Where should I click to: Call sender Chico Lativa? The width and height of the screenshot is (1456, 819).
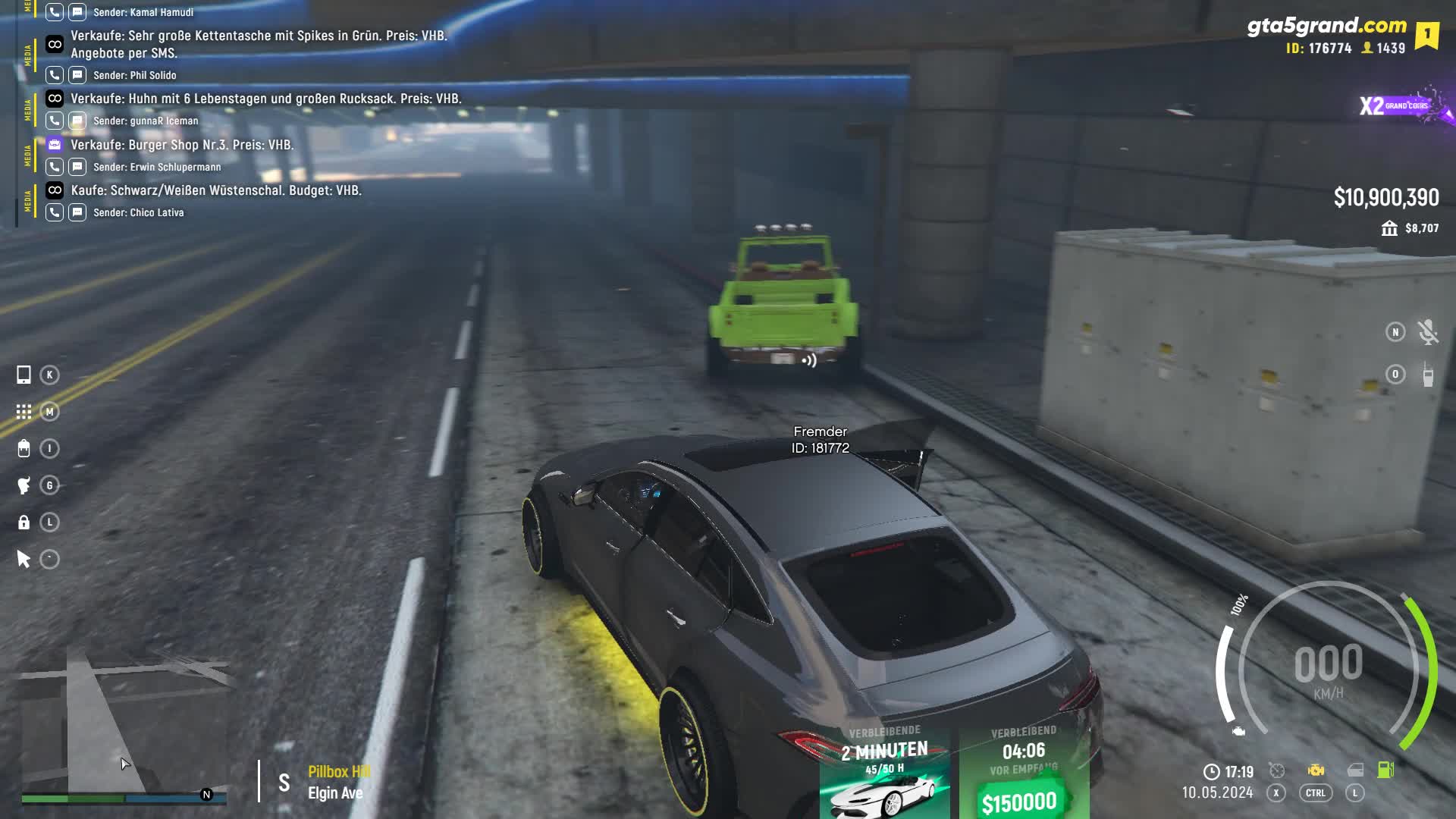click(x=55, y=212)
